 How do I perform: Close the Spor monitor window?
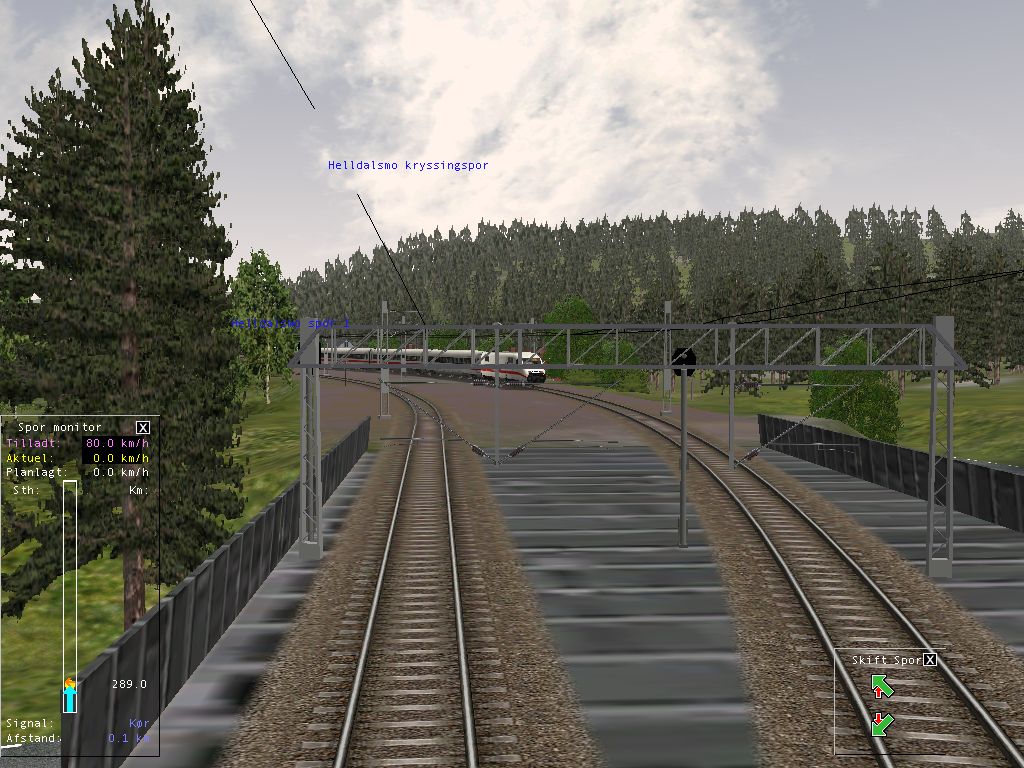(143, 427)
